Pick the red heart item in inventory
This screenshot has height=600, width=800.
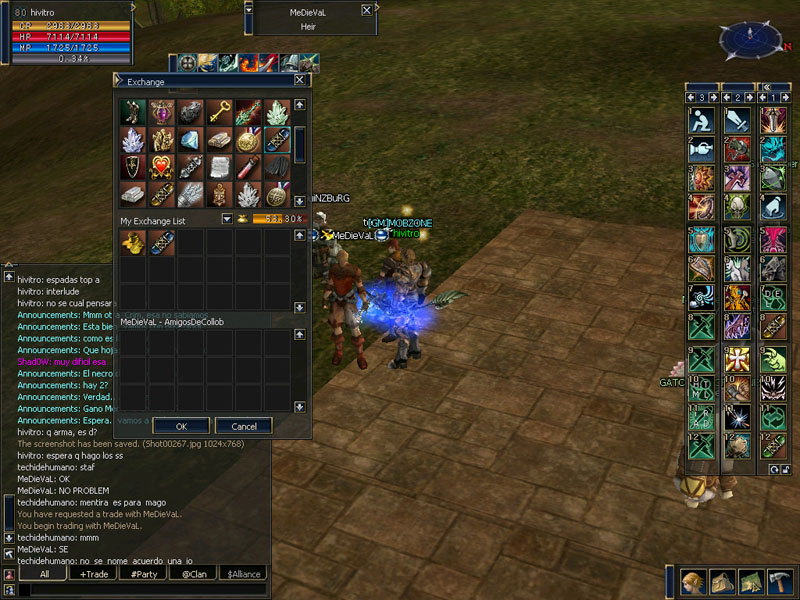(162, 167)
